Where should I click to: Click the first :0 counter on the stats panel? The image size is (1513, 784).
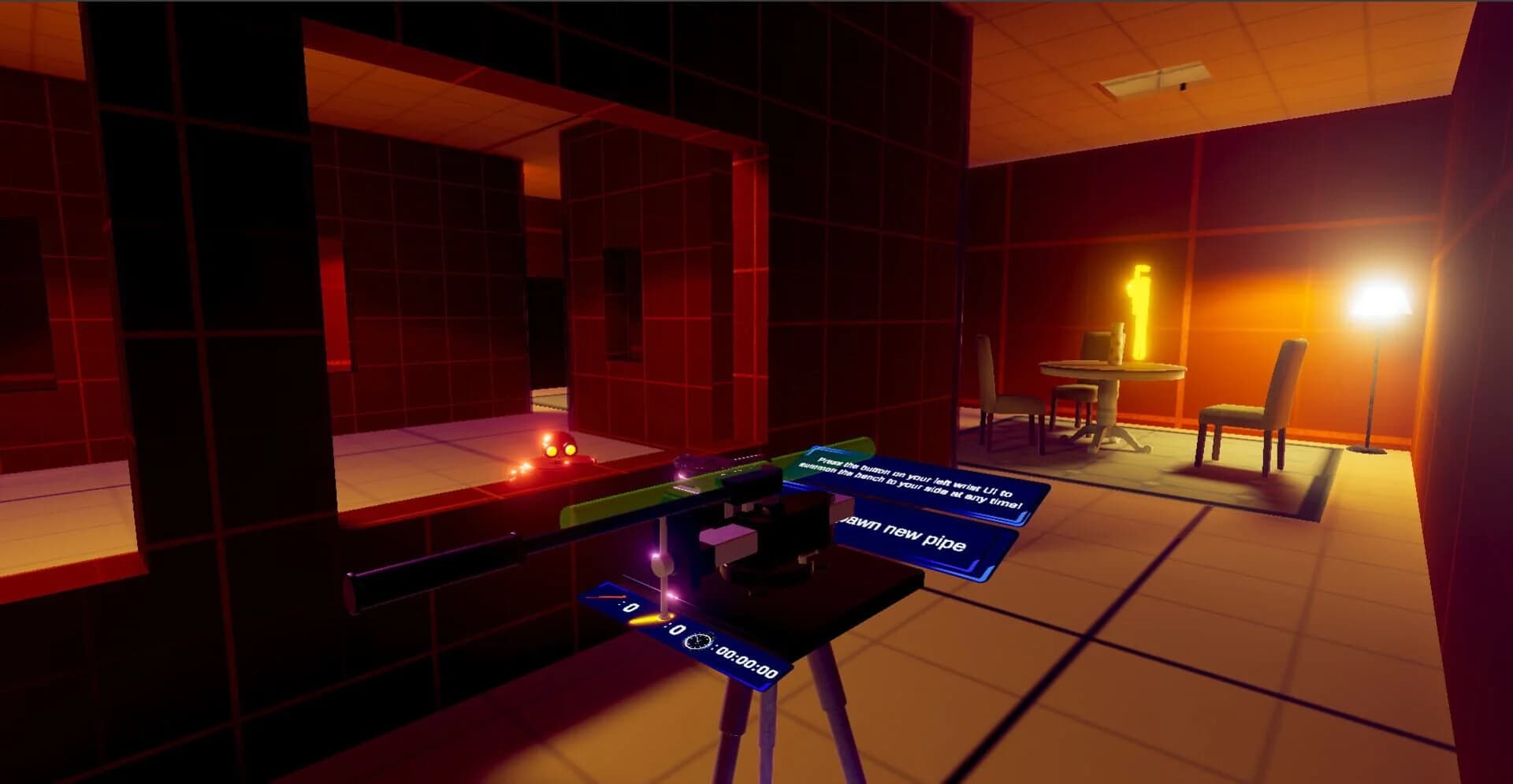629,608
